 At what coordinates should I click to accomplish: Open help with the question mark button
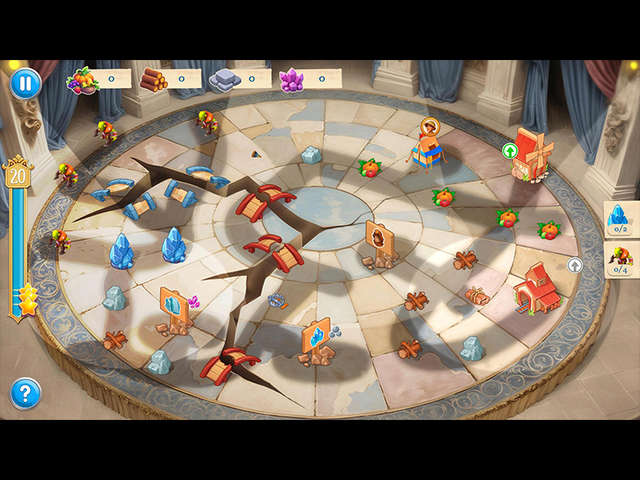point(25,393)
